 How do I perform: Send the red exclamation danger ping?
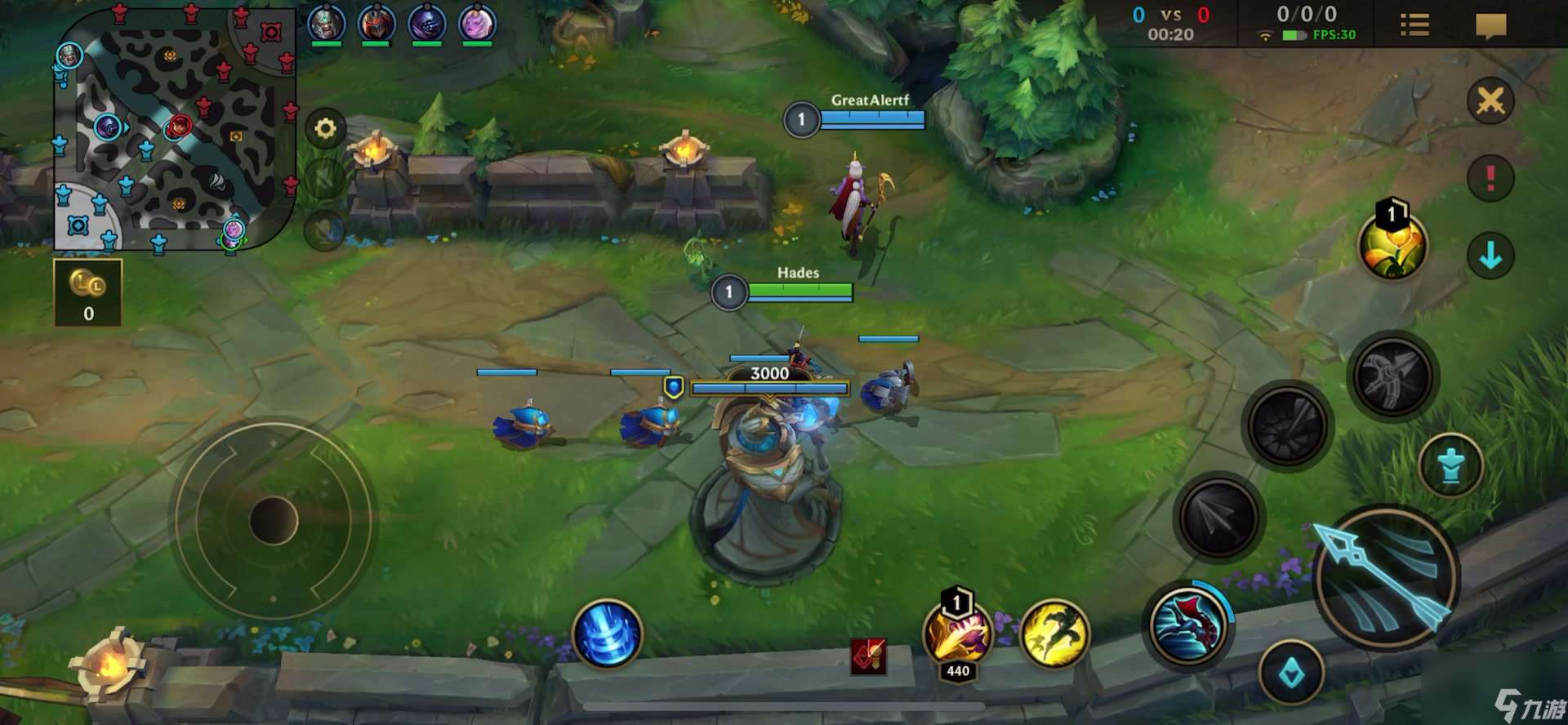[1490, 178]
